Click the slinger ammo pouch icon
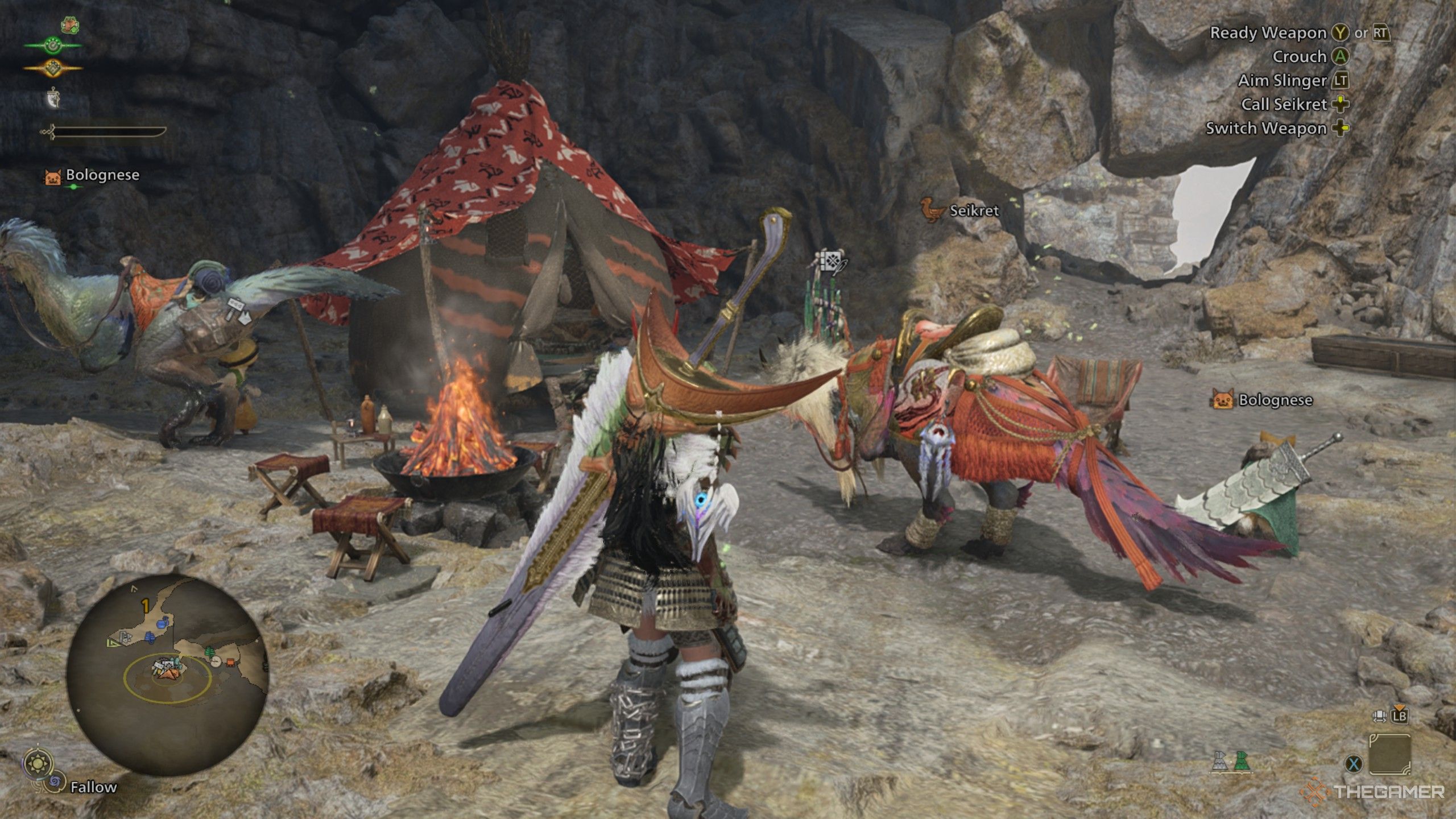 (53, 98)
